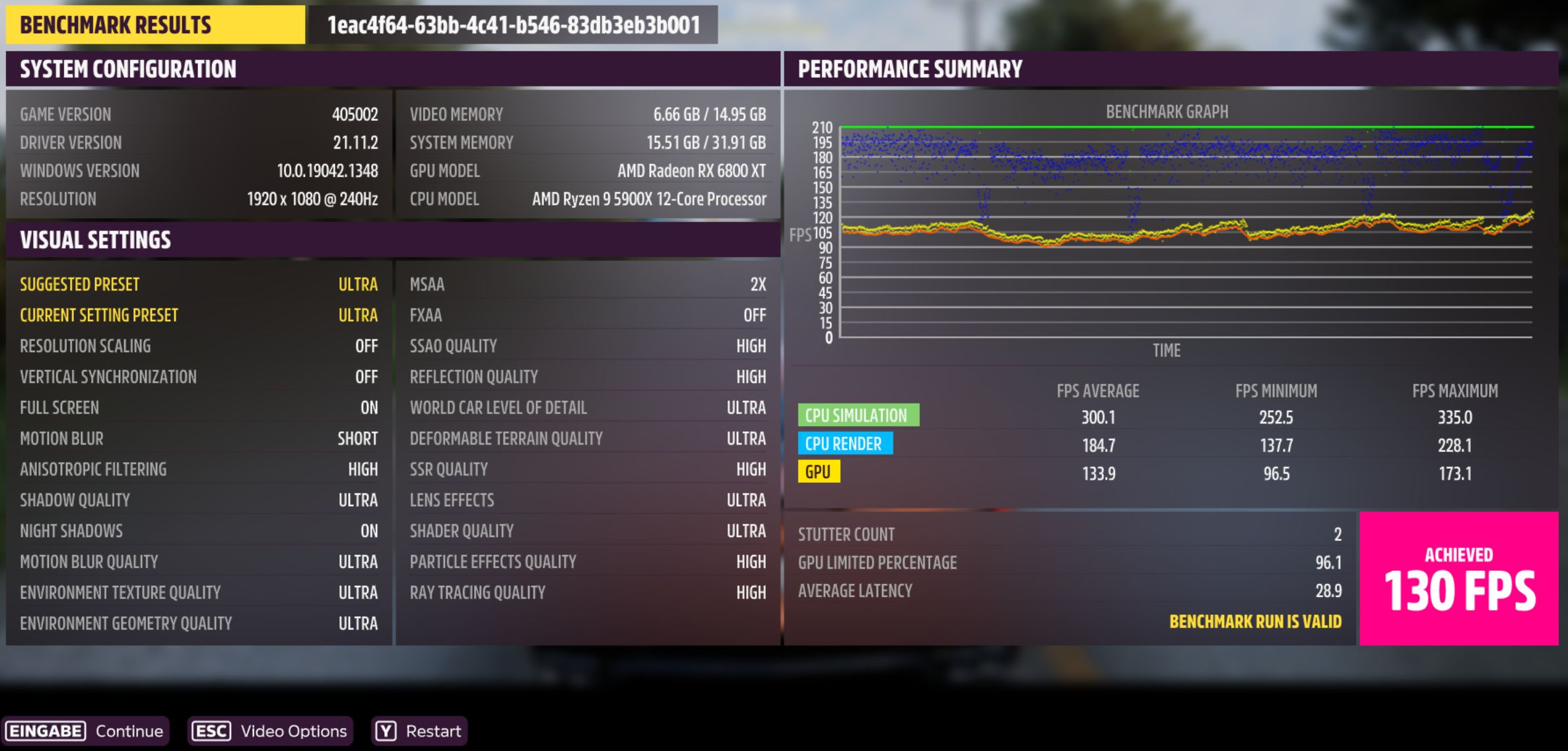Click the EINGABE key icon
The image size is (1568, 751).
45,731
